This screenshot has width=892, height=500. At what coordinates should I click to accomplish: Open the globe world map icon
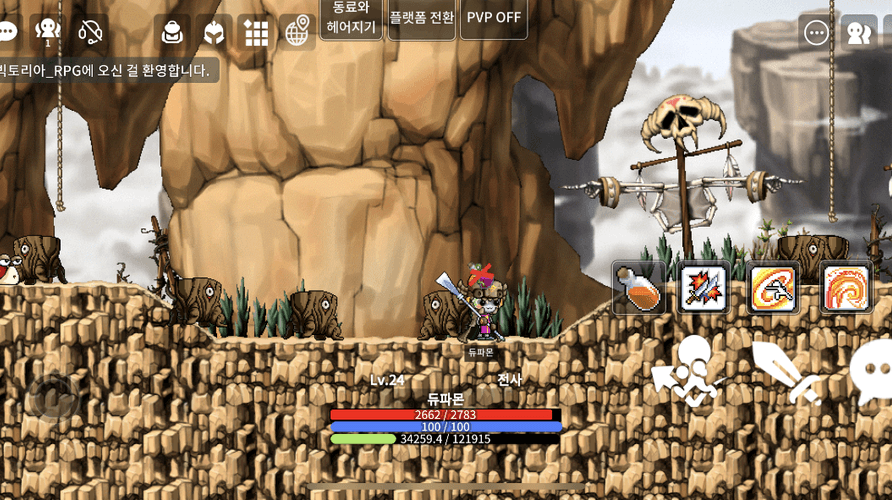[297, 32]
